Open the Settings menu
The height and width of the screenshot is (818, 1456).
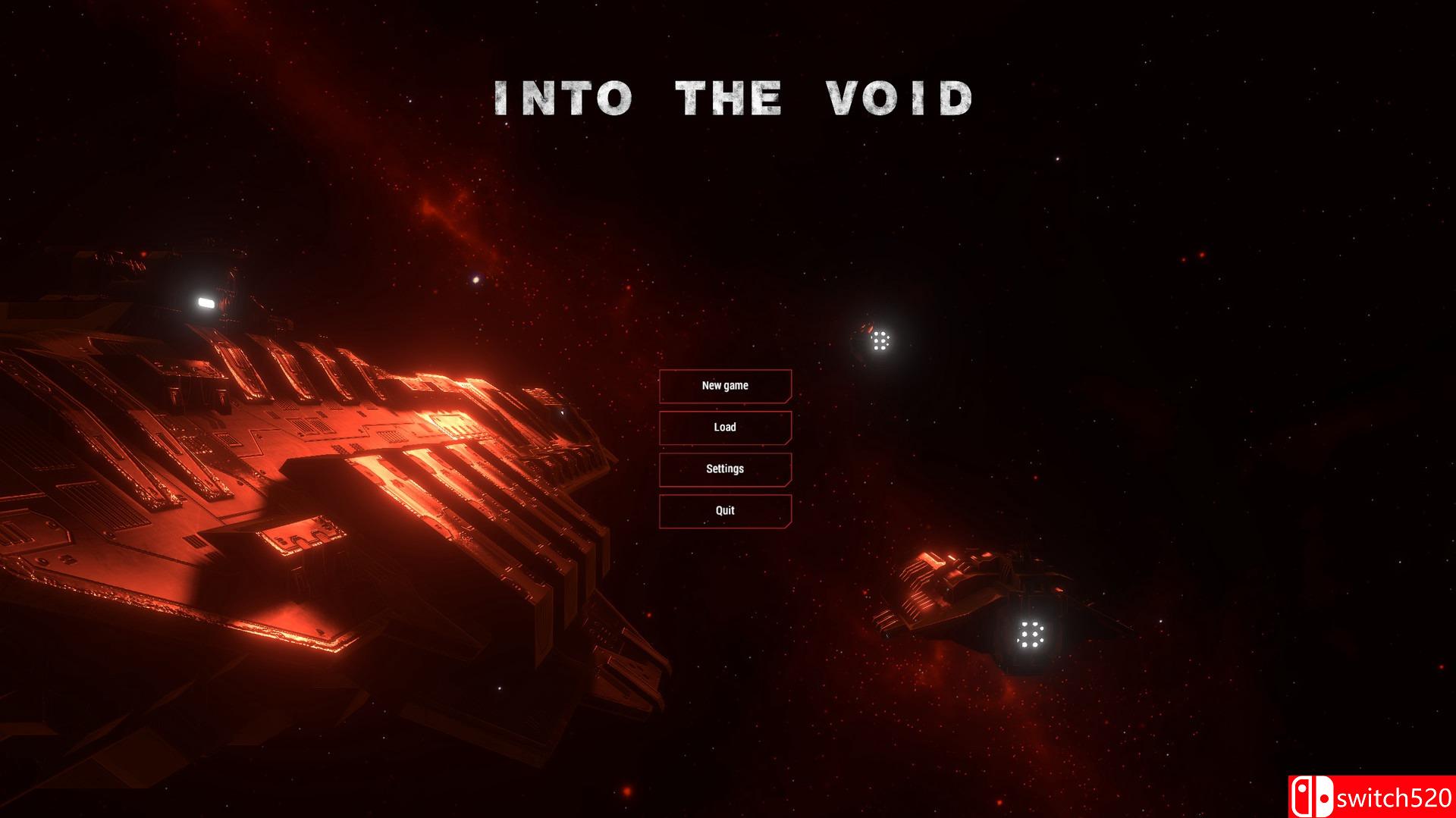click(x=725, y=469)
